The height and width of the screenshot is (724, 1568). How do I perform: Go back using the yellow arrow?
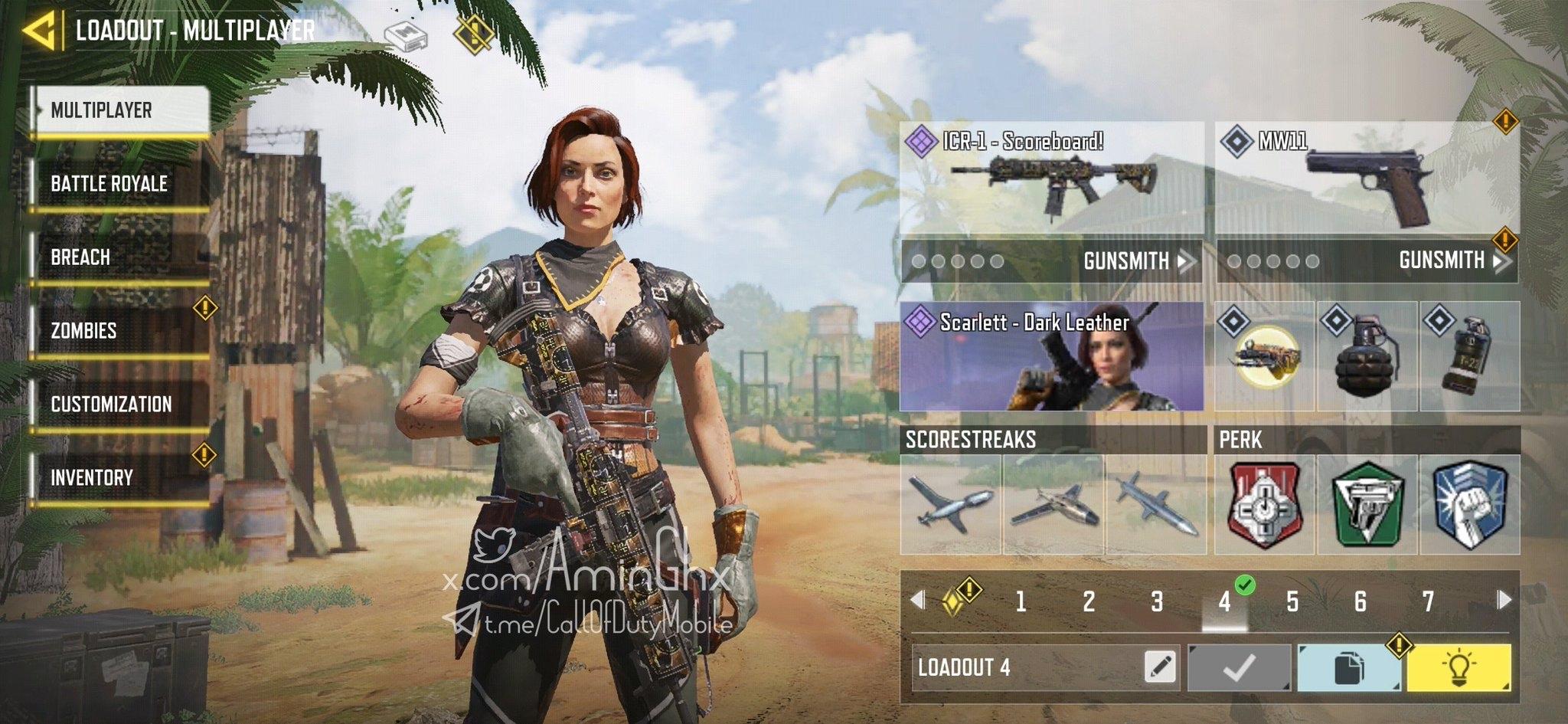38,31
